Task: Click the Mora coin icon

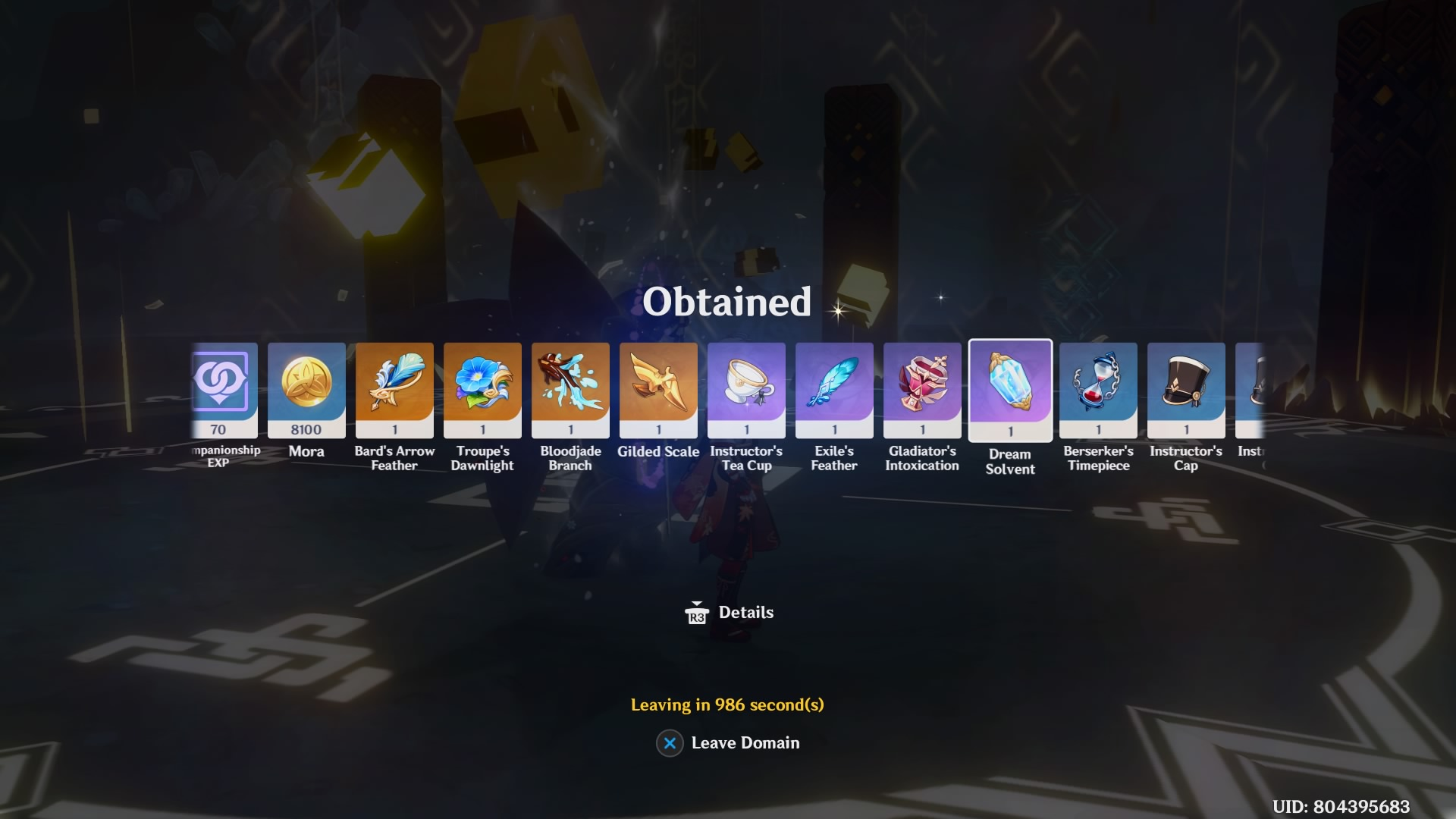Action: 306,389
